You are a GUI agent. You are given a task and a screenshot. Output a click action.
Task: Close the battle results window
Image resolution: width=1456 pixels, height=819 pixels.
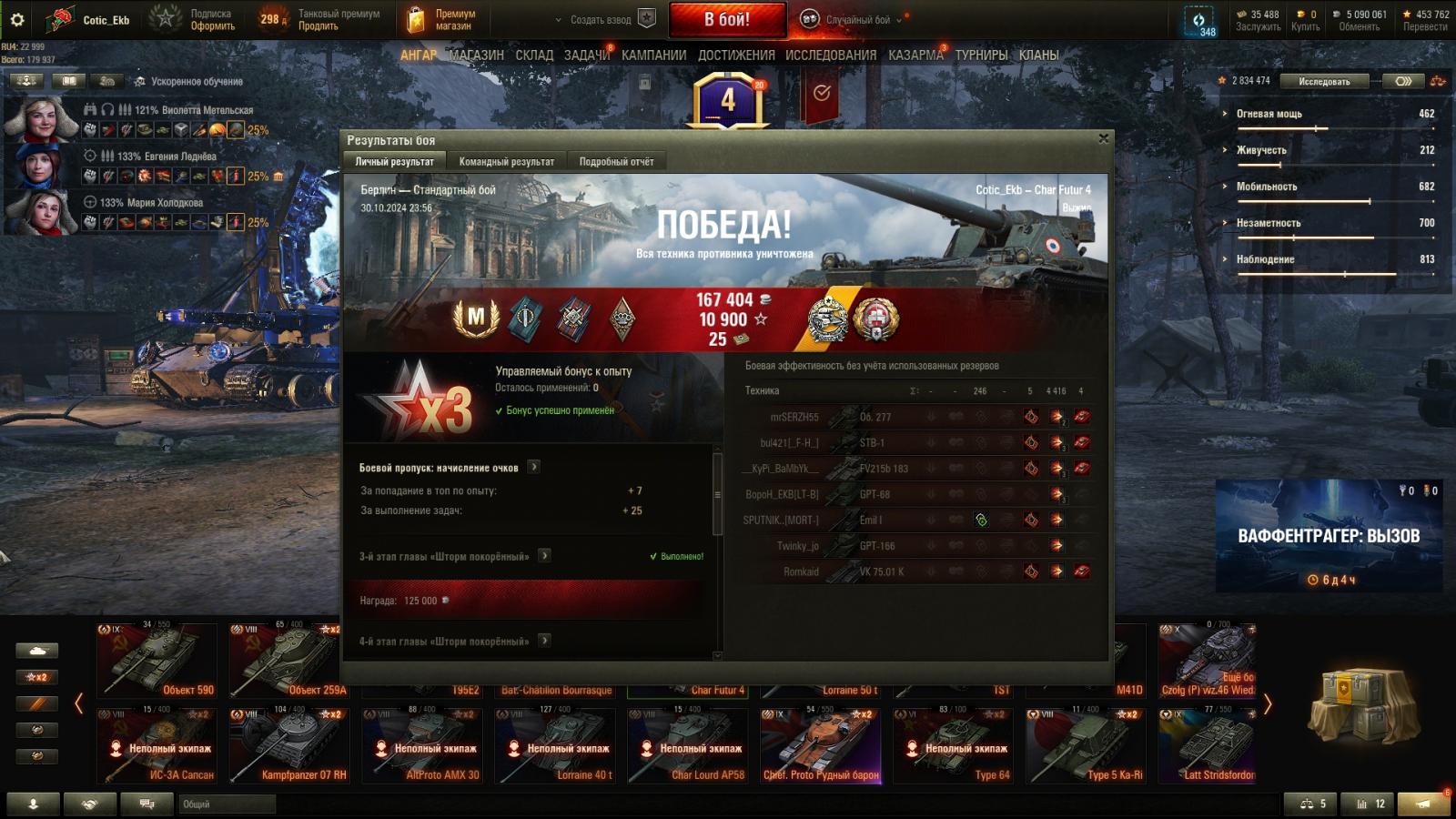(x=1103, y=139)
